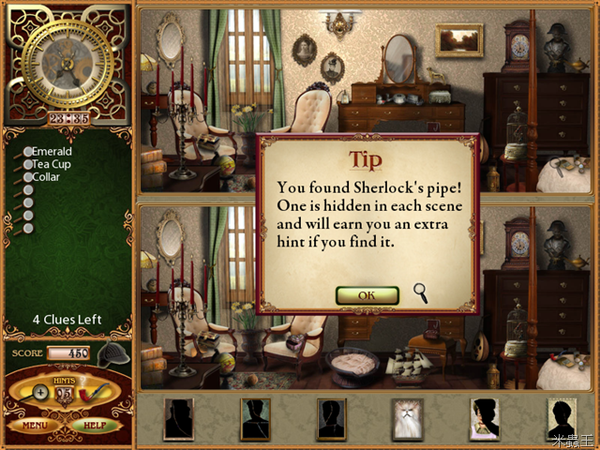Select the white cat suspect portrait

pyautogui.click(x=407, y=419)
